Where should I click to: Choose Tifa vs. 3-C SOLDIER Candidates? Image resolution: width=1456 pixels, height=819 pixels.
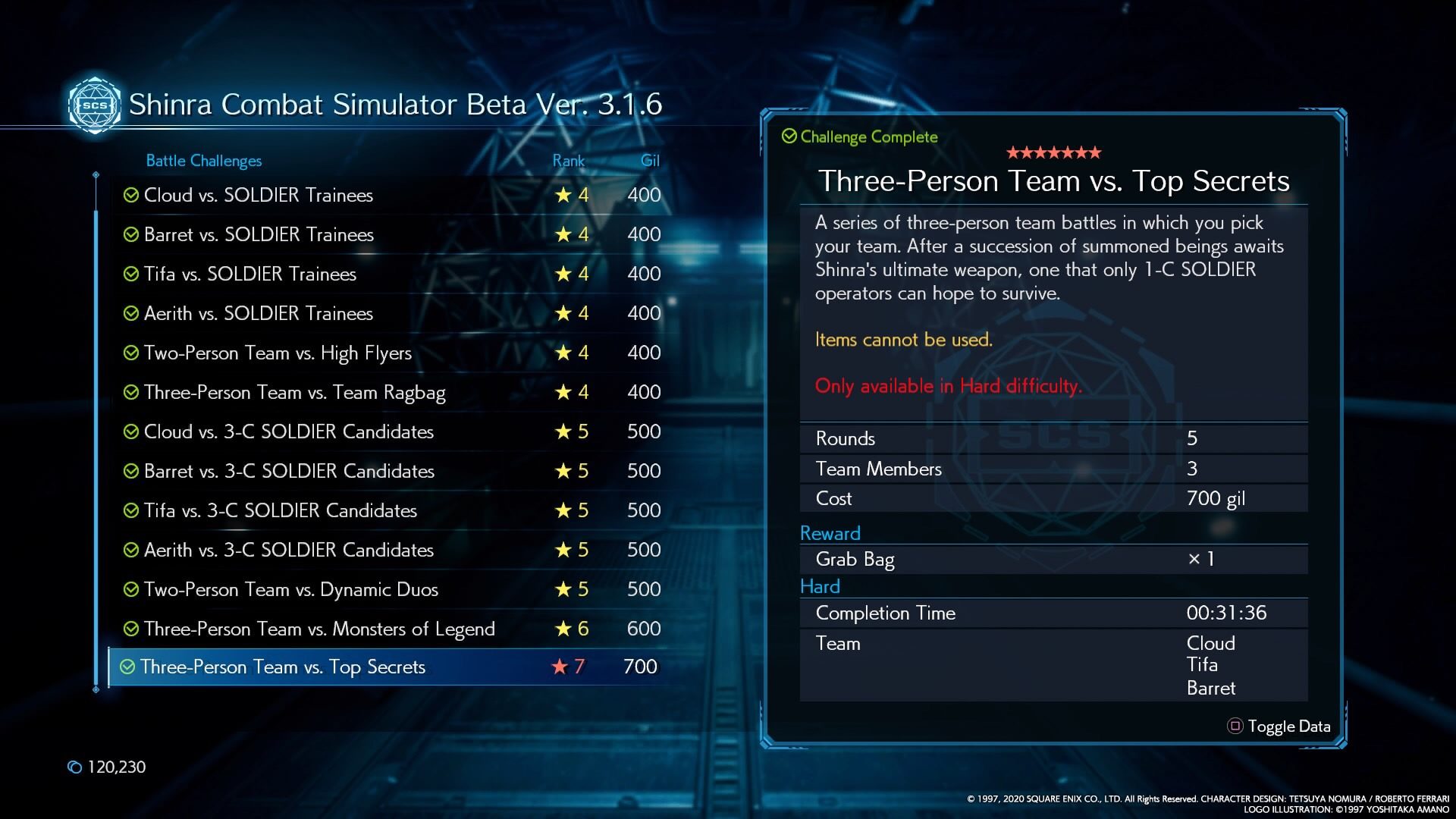(280, 511)
